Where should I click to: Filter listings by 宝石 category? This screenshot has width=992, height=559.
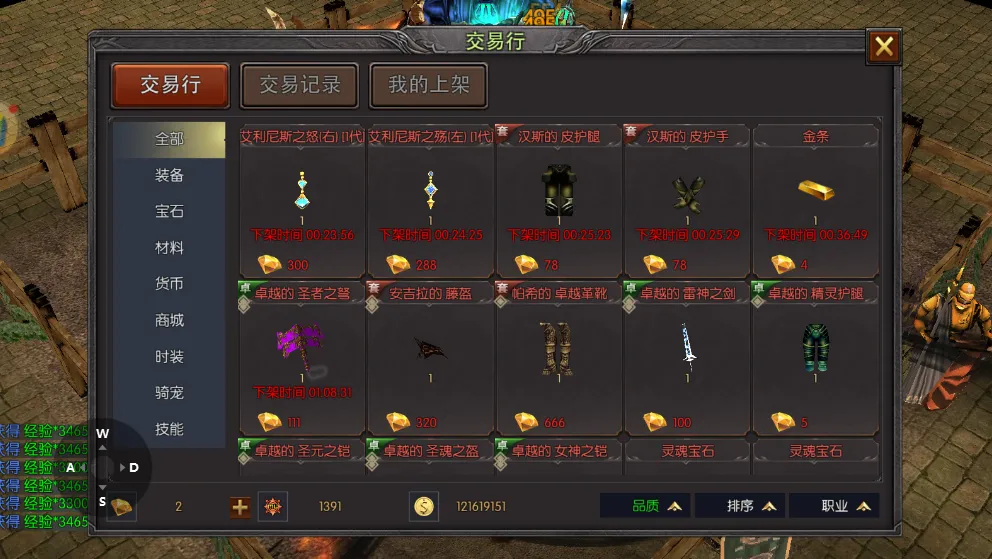[169, 212]
